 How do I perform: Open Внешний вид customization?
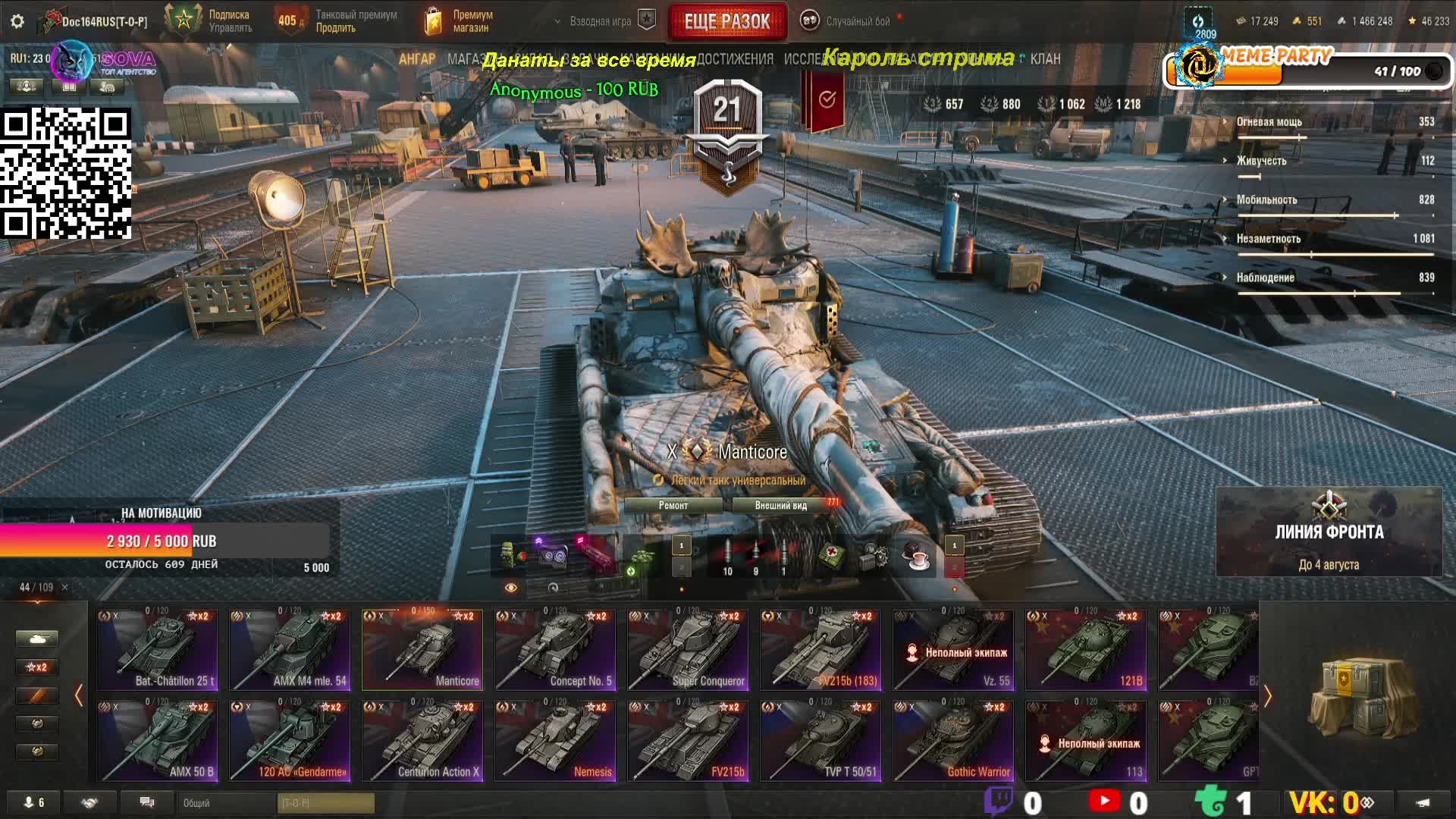[781, 506]
